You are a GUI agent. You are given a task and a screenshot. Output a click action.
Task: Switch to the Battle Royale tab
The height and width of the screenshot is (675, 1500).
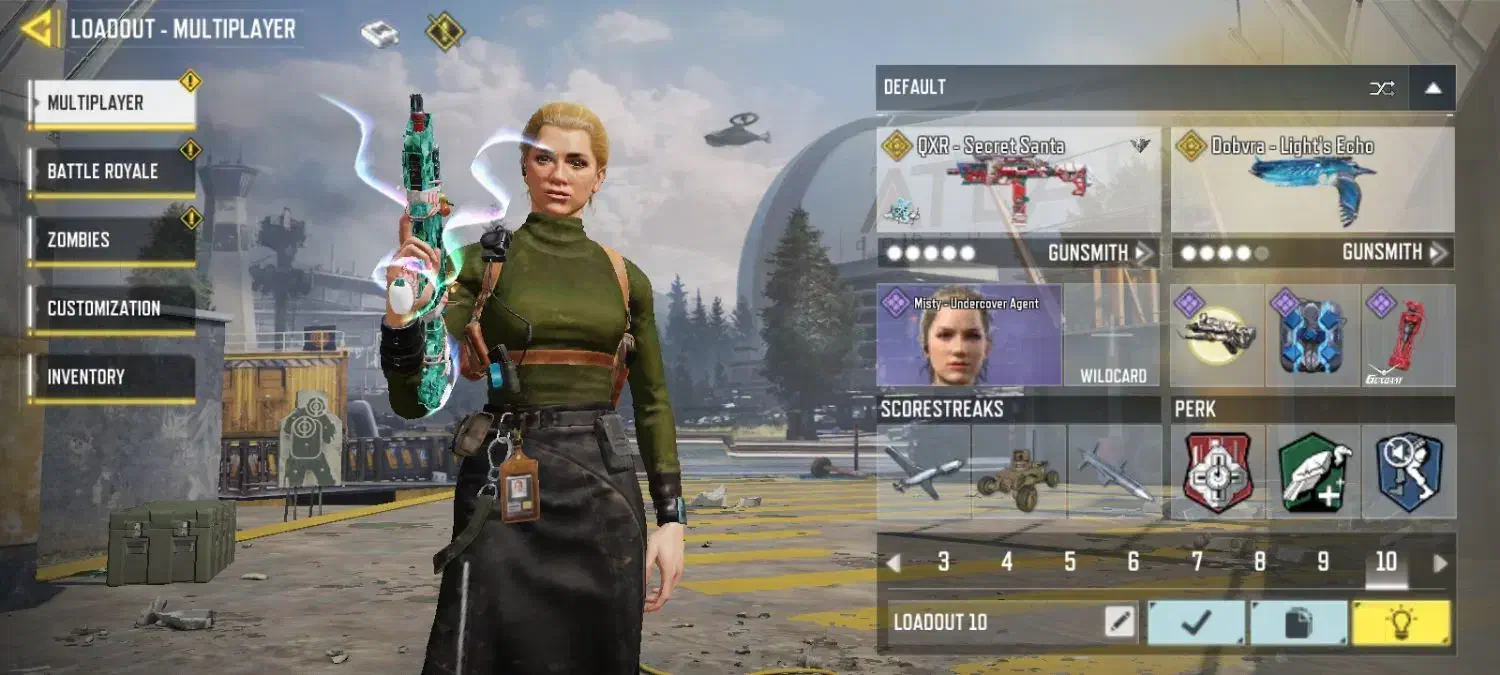(110, 172)
